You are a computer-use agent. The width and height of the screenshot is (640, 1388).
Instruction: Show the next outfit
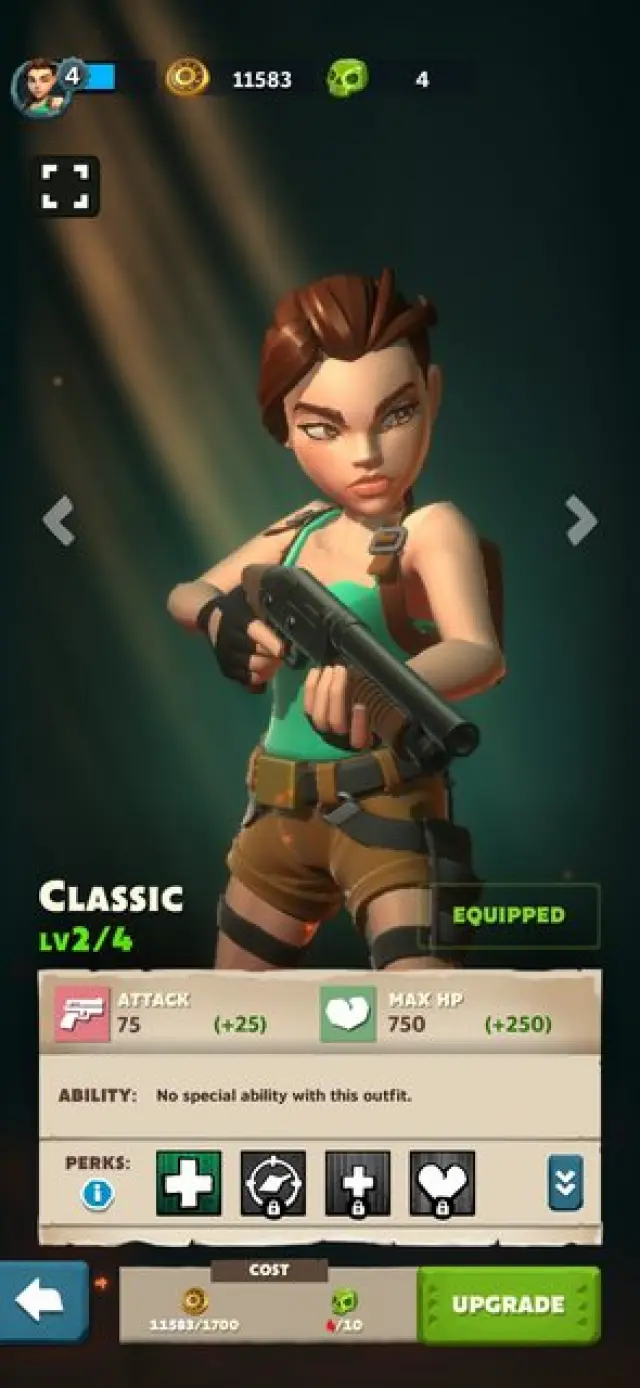coord(580,521)
